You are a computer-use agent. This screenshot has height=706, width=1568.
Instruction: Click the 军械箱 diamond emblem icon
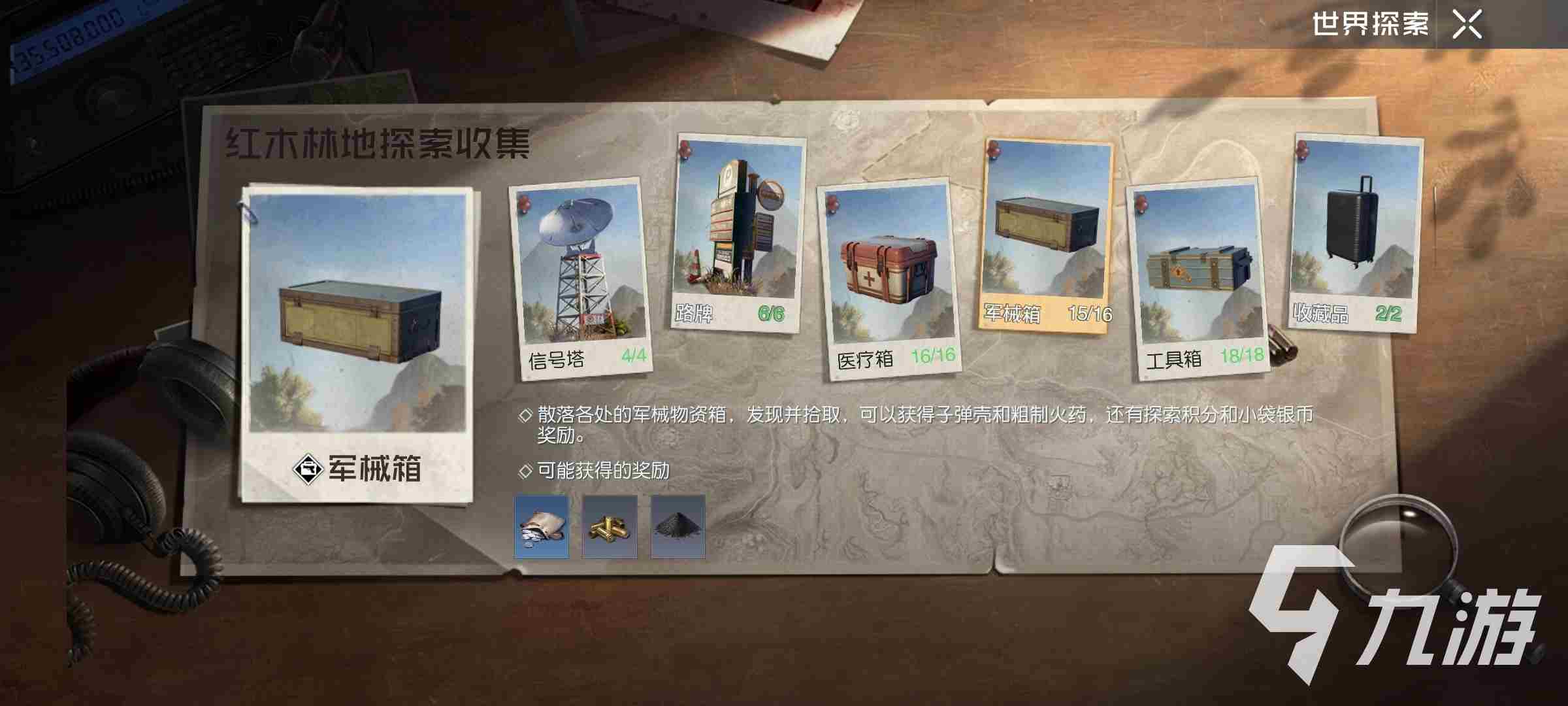tap(310, 467)
